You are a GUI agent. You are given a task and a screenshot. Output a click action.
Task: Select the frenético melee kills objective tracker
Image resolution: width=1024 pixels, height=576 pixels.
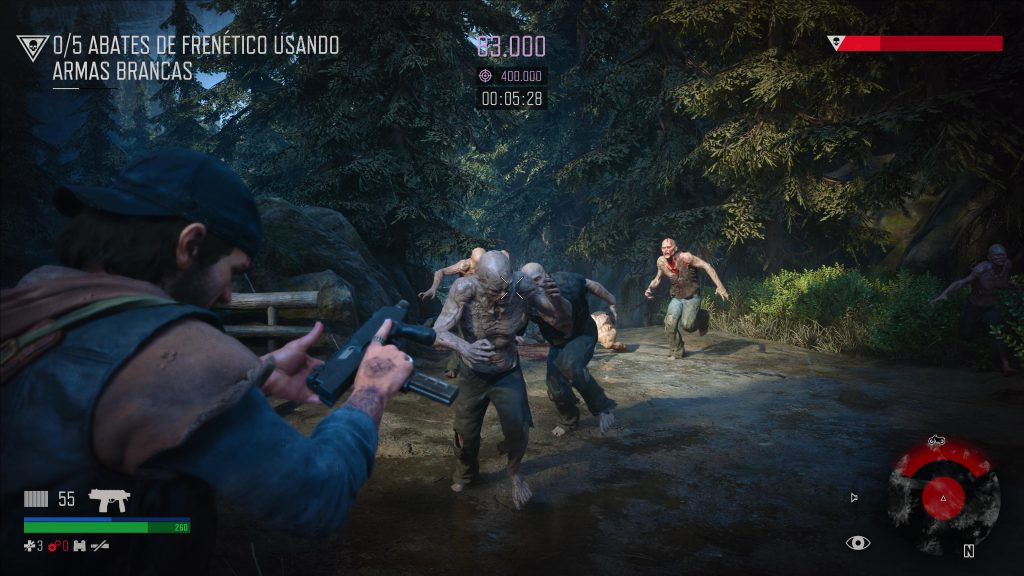pyautogui.click(x=195, y=58)
